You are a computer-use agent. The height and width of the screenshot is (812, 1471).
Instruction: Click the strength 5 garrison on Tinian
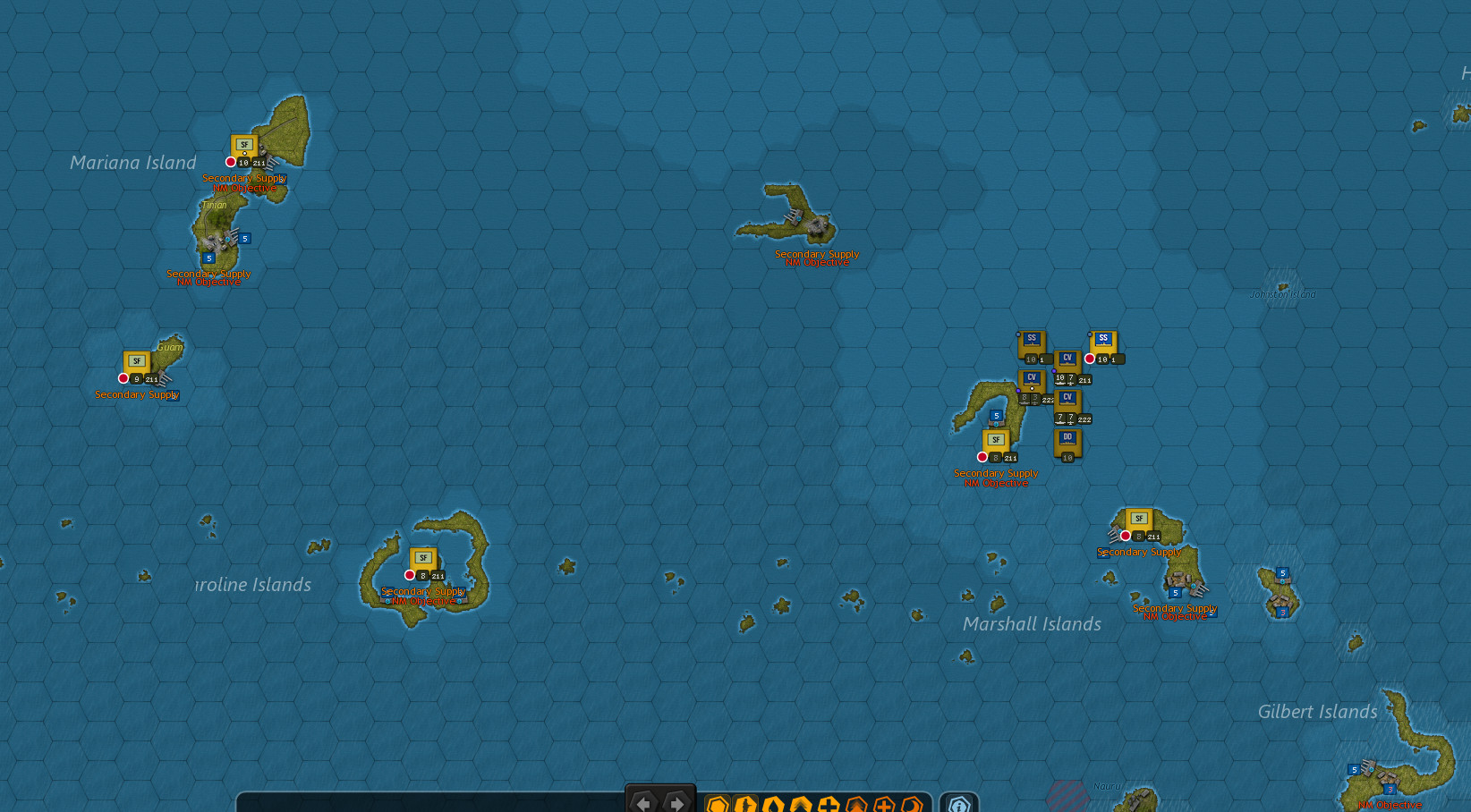pos(208,257)
